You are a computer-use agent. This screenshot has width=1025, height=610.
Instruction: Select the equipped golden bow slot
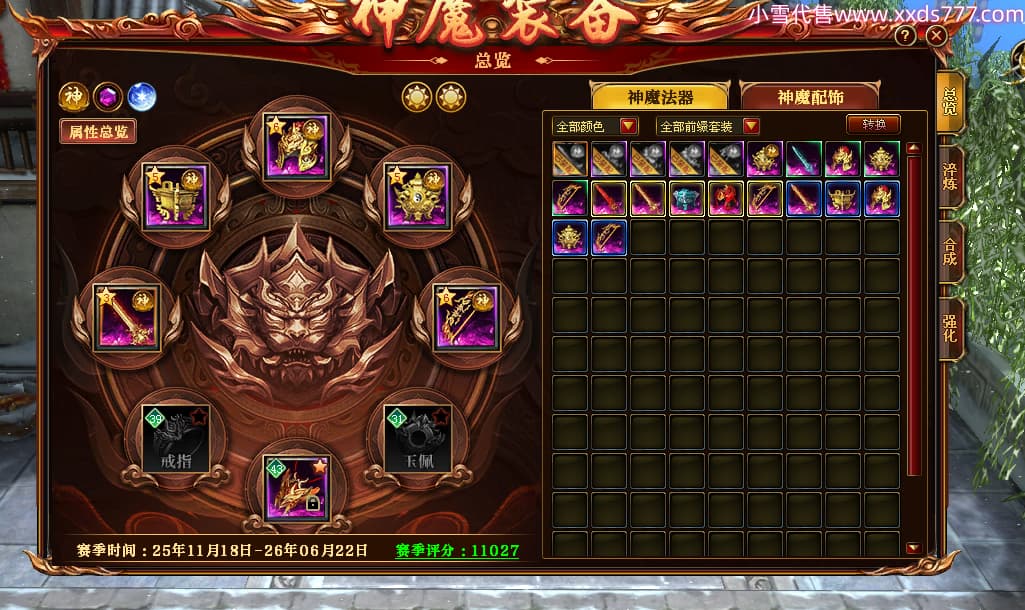point(466,317)
